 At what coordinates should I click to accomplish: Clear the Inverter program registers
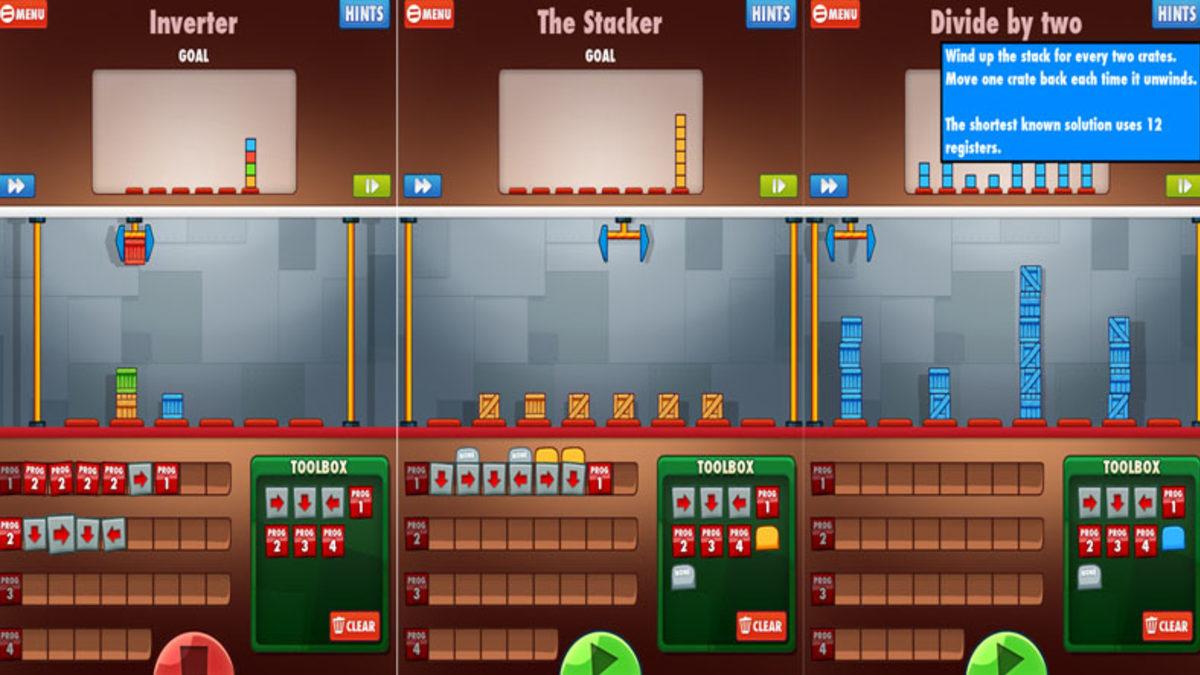click(355, 626)
